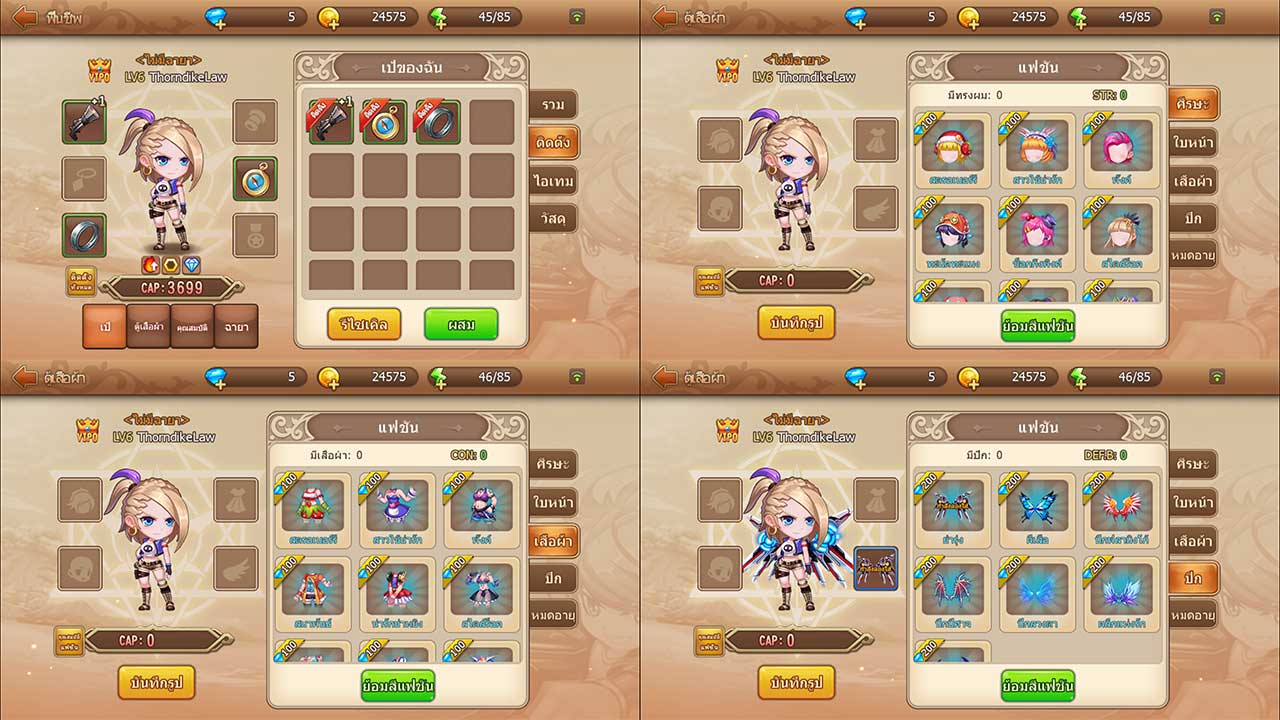Choose the blue butterfly wings
1280x720 pixels.
[x=1036, y=507]
